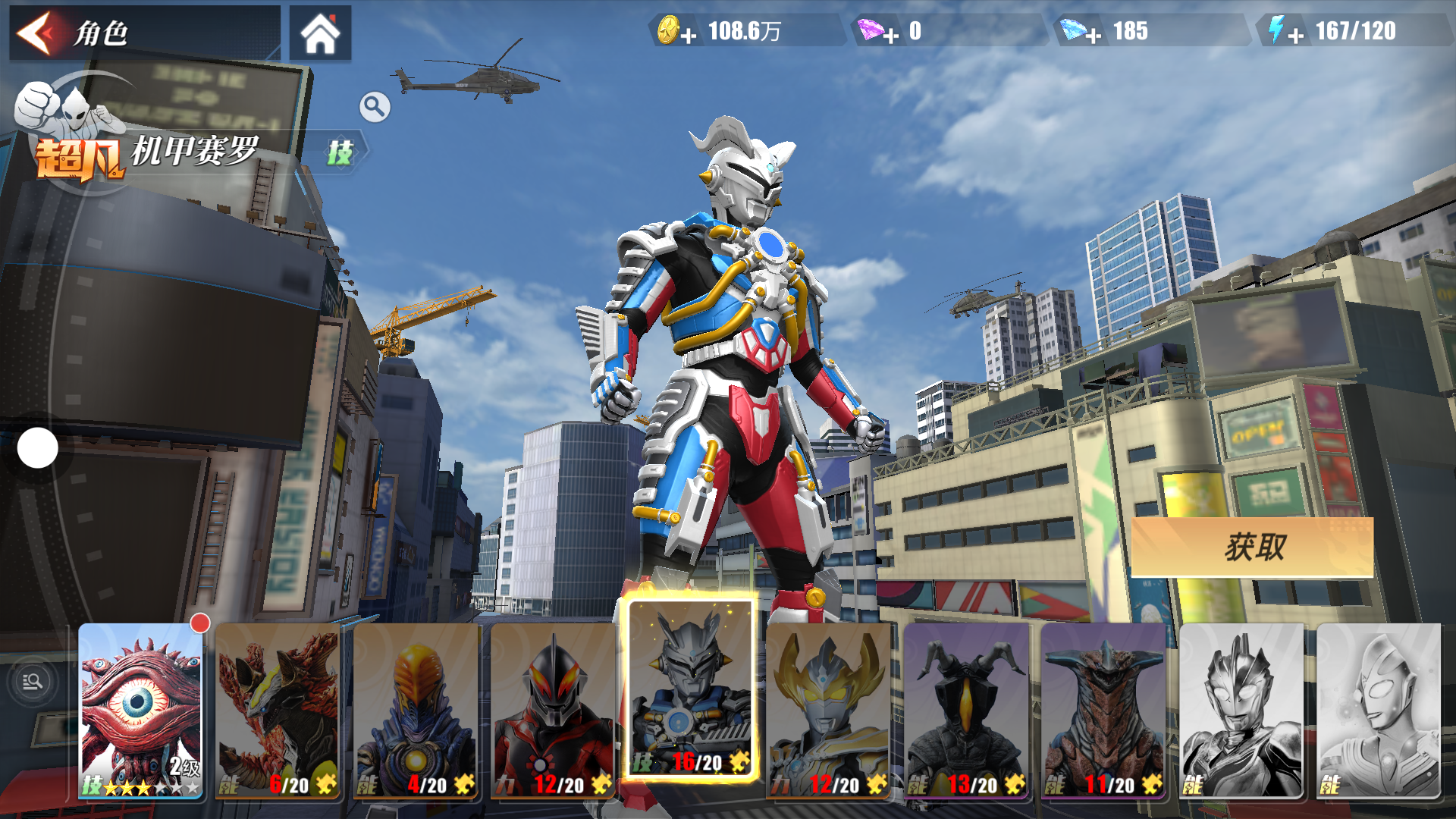Go back using the red arrow
Viewport: 1456px width, 819px height.
[x=36, y=33]
